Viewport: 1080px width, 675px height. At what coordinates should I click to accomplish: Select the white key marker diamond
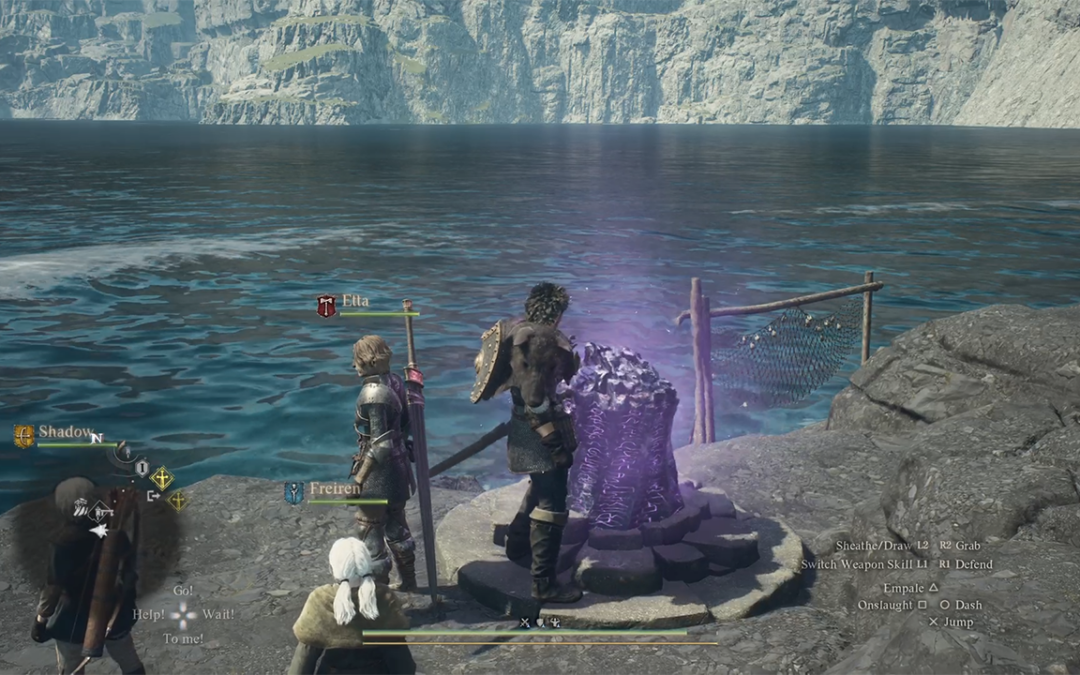click(x=101, y=512)
